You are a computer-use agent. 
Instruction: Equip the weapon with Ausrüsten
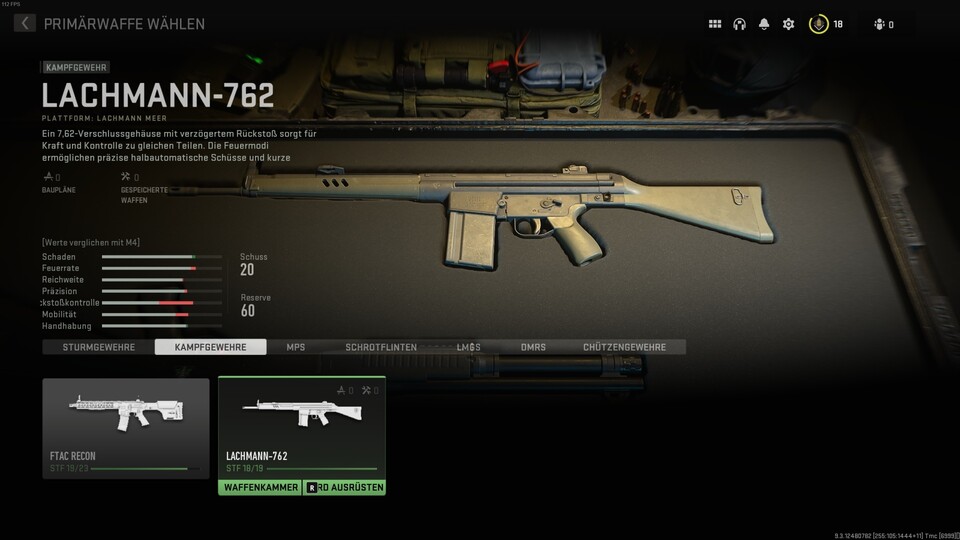(x=343, y=487)
